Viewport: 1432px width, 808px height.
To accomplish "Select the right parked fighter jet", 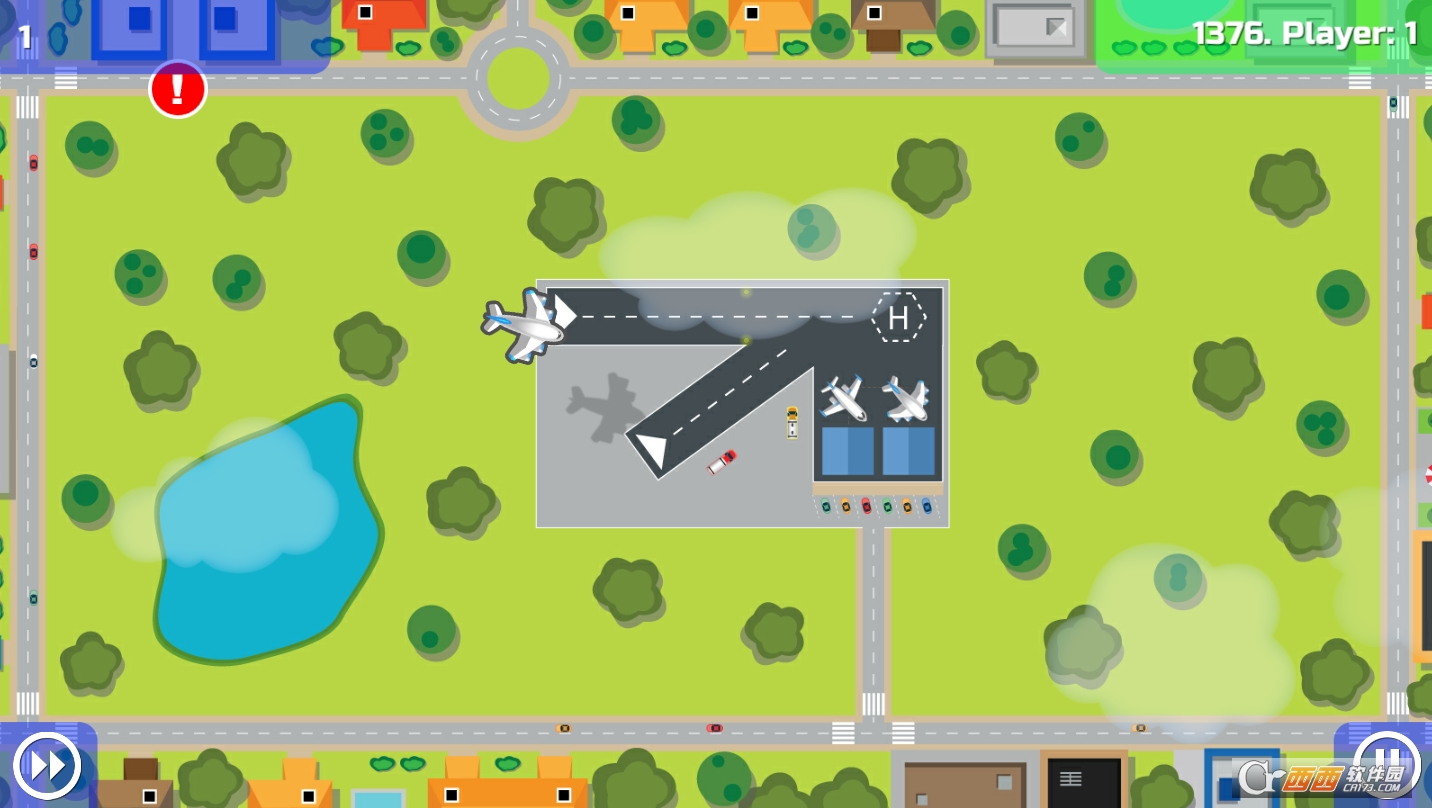I will (903, 399).
